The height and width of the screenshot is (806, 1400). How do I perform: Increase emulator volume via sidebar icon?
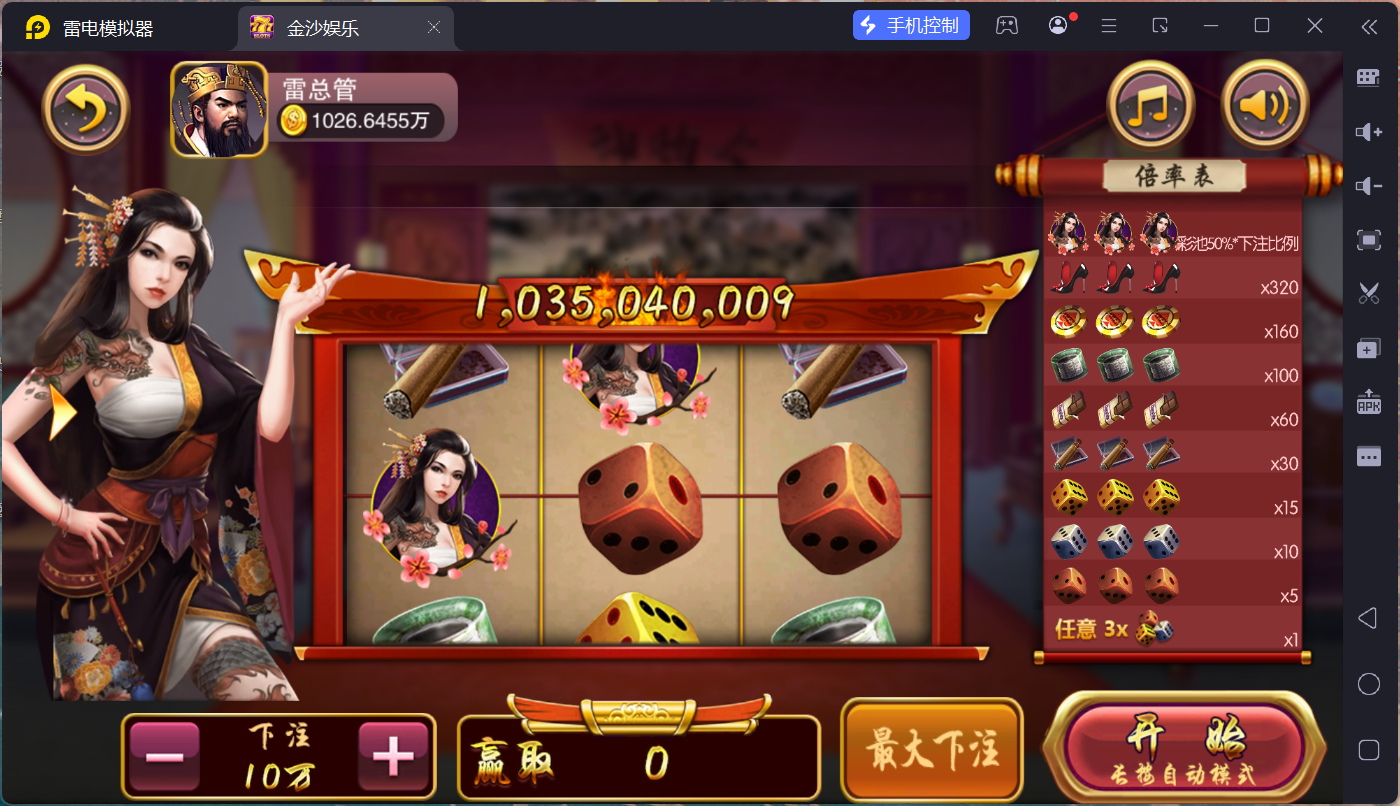pyautogui.click(x=1370, y=131)
